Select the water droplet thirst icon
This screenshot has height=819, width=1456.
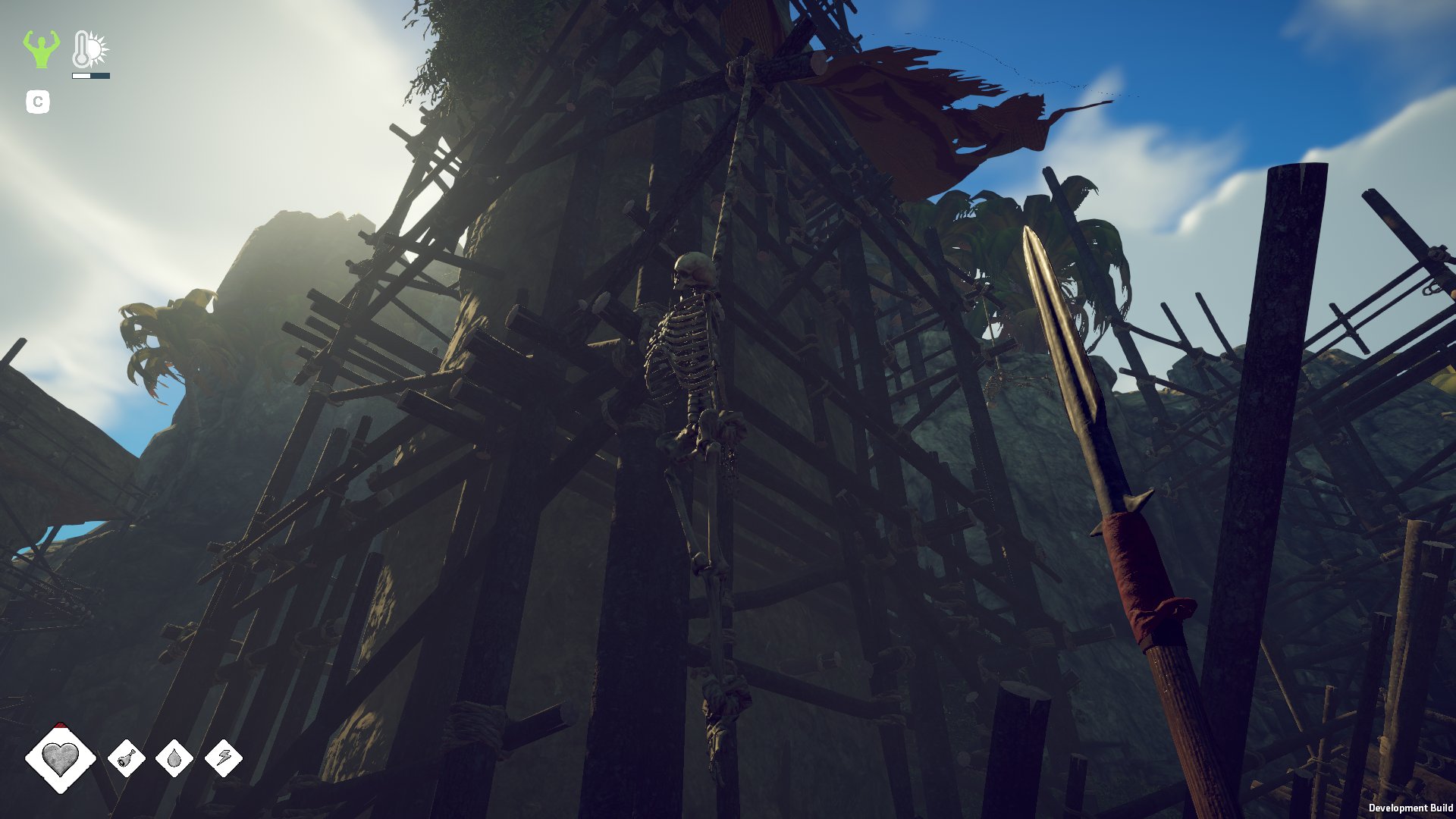pyautogui.click(x=174, y=758)
